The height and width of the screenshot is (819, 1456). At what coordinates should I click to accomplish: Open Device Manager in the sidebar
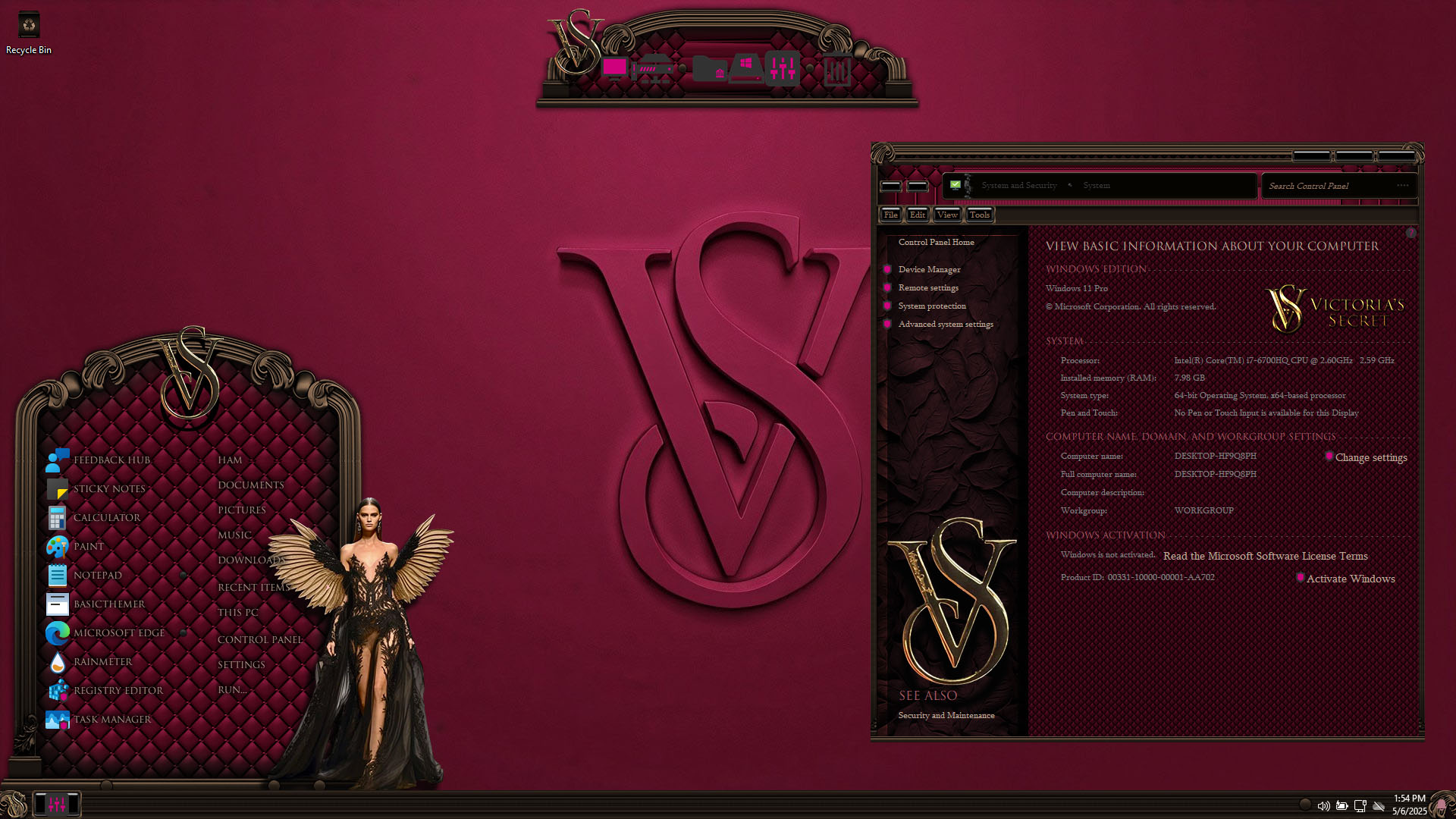[x=929, y=270]
